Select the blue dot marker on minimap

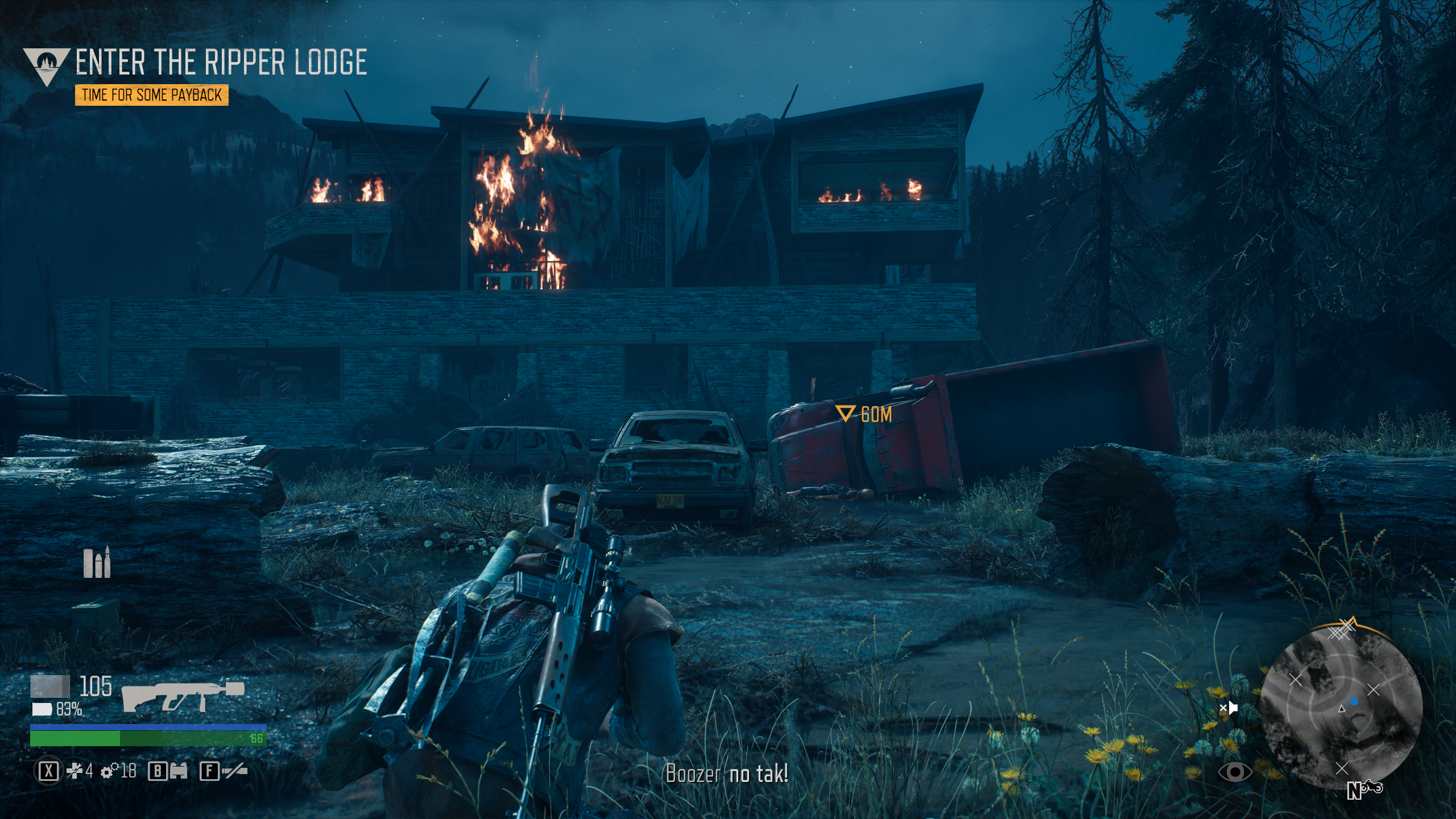coord(1354,702)
